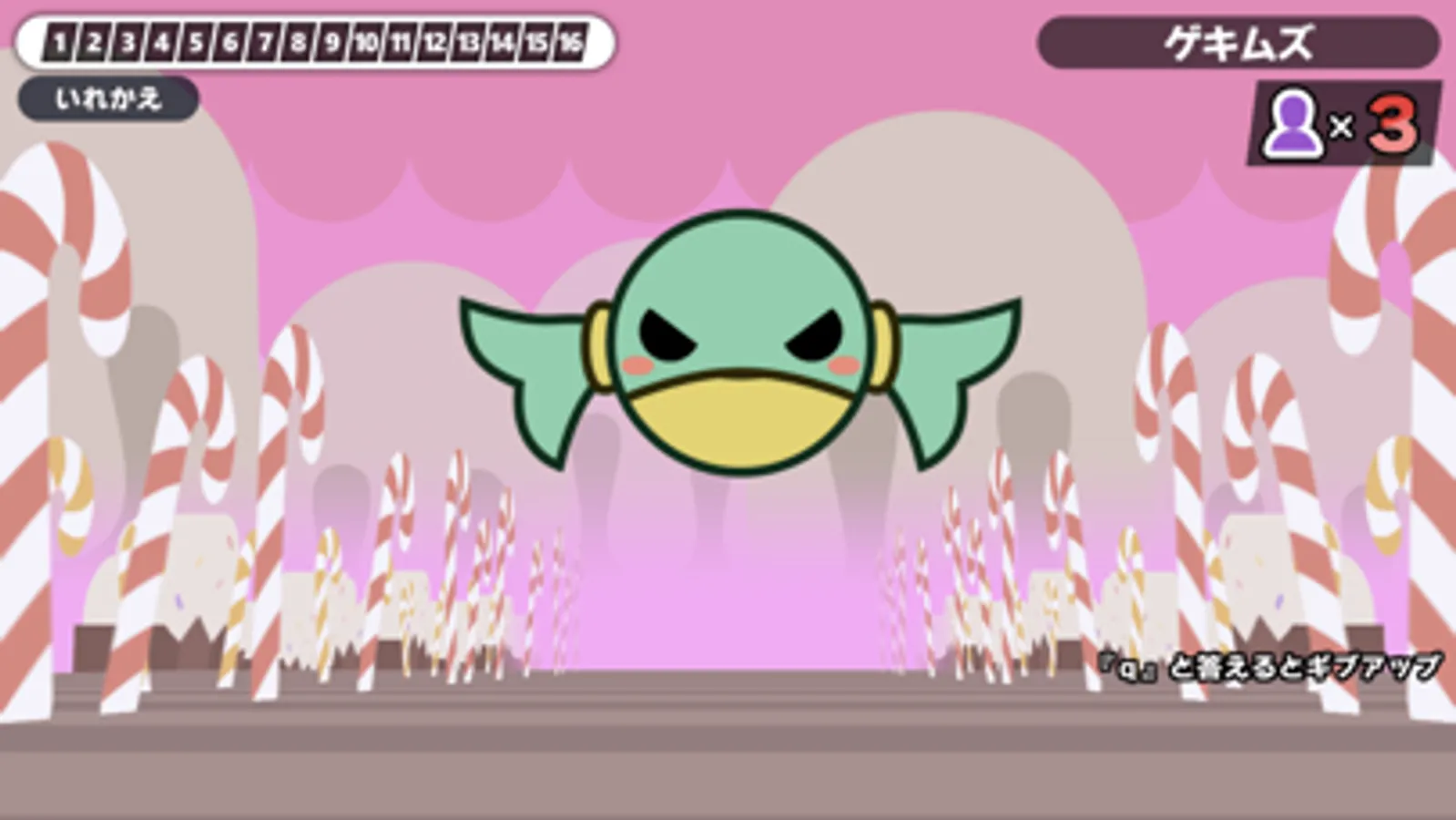The width and height of the screenshot is (1456, 820).
Task: Switch to question tab 2
Action: pyautogui.click(x=94, y=42)
